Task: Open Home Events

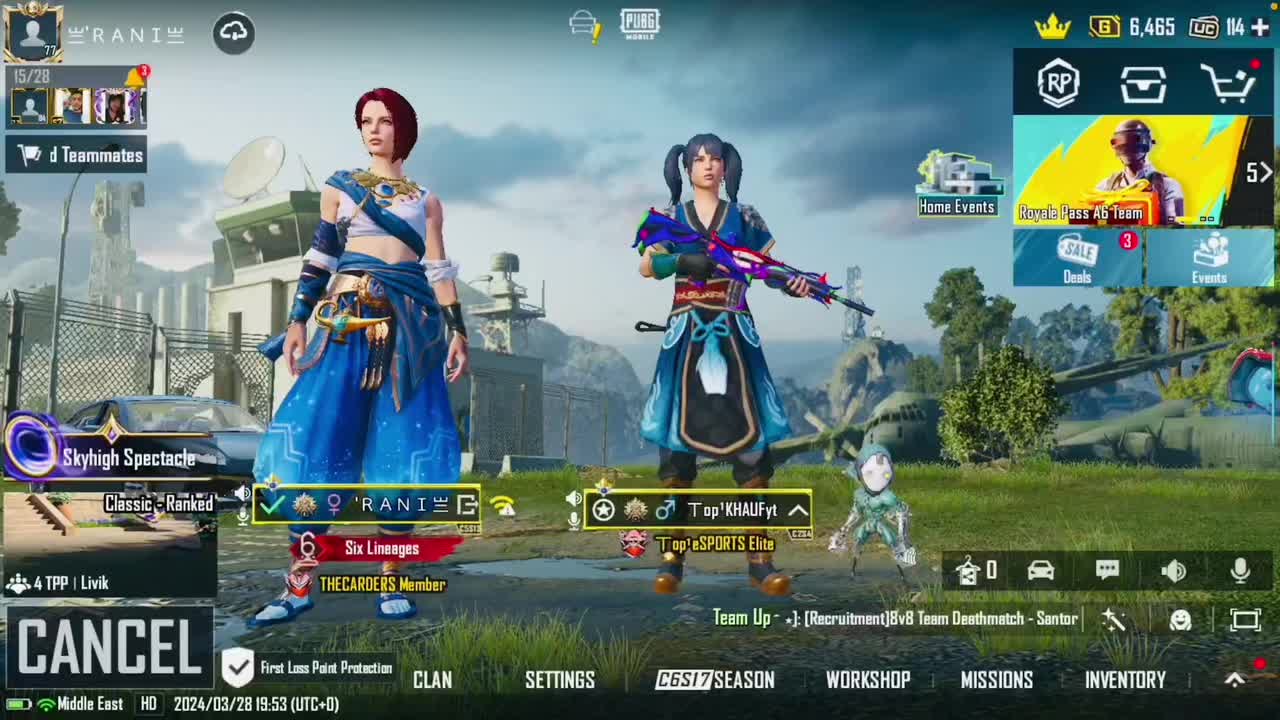Action: pyautogui.click(x=958, y=185)
